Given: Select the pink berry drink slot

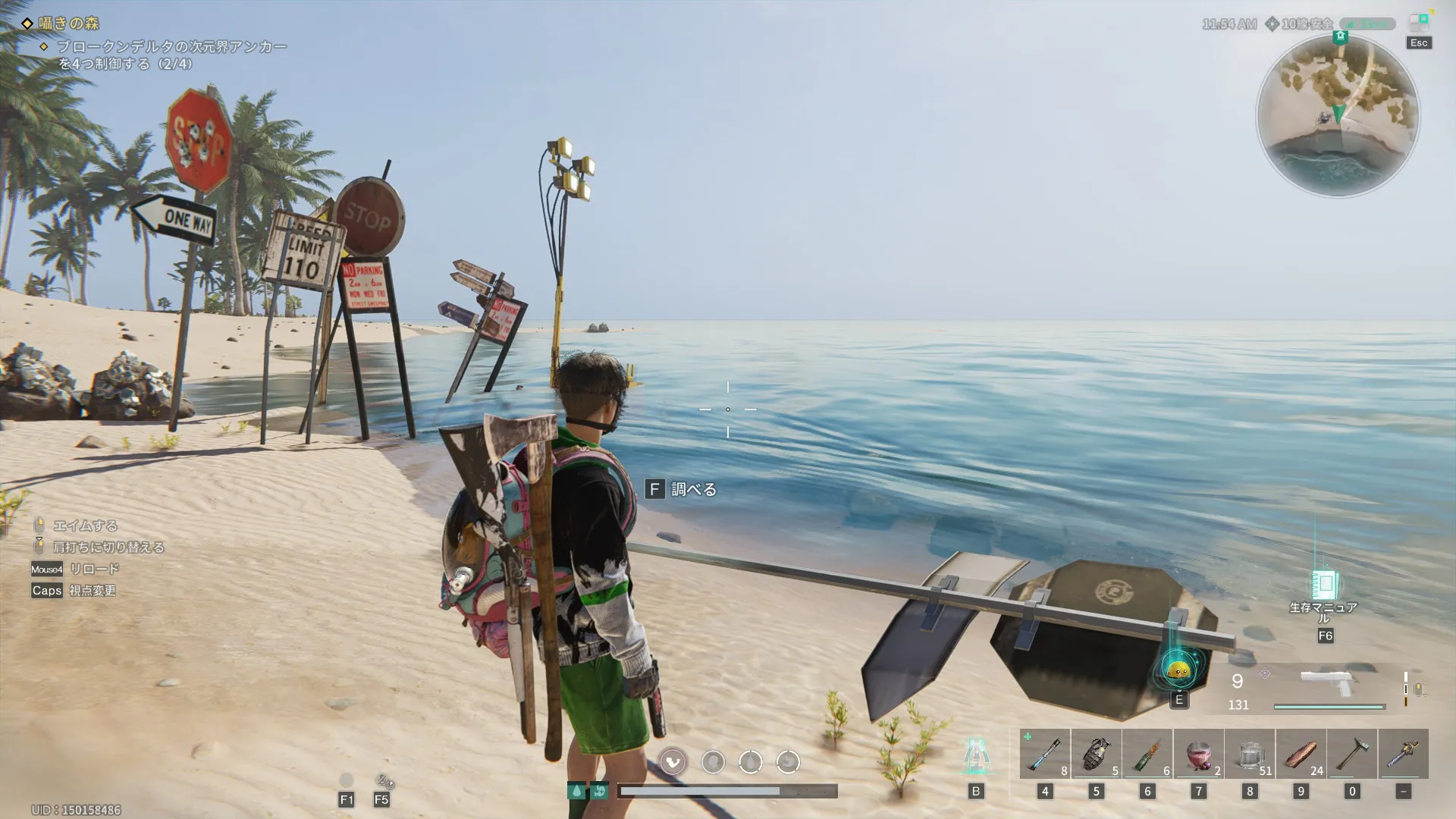Looking at the screenshot, I should [1198, 754].
